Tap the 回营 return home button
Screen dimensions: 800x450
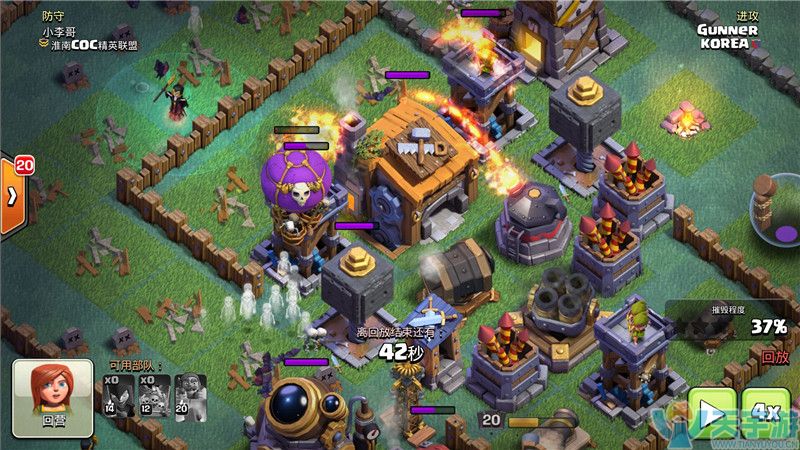pos(52,398)
